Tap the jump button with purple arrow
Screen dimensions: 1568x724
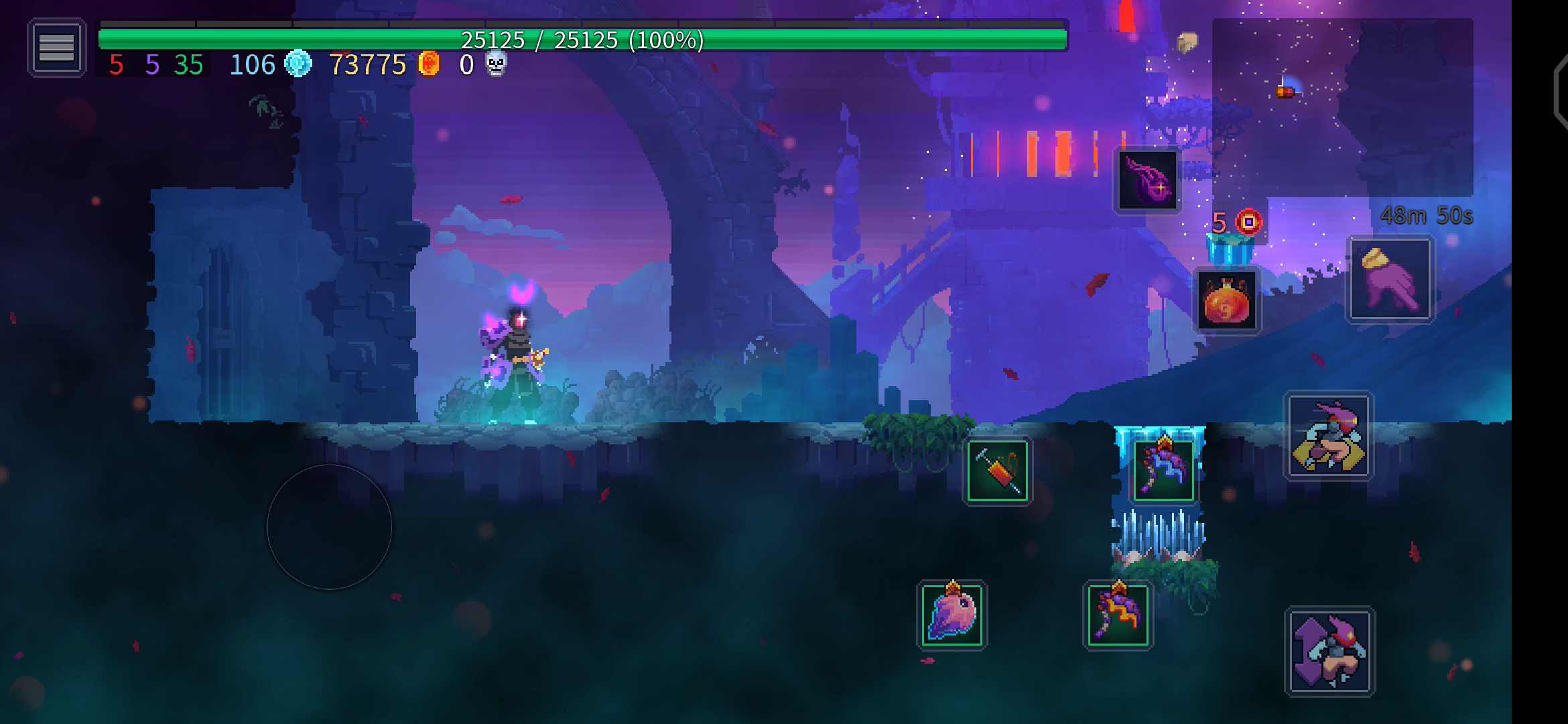[1329, 651]
